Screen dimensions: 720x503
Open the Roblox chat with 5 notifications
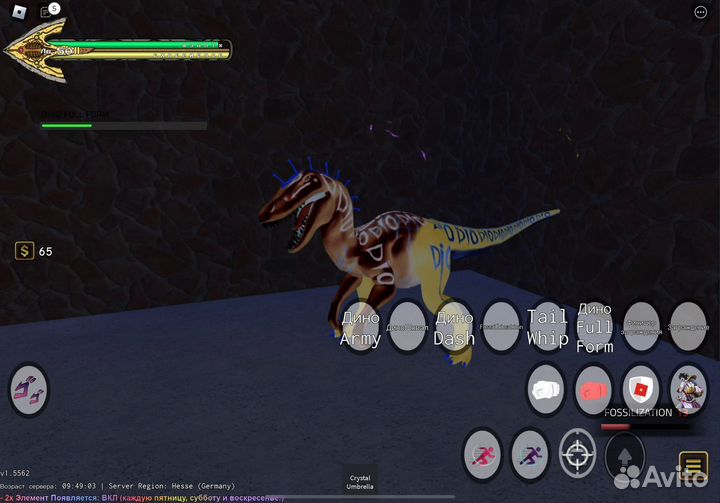tap(47, 13)
